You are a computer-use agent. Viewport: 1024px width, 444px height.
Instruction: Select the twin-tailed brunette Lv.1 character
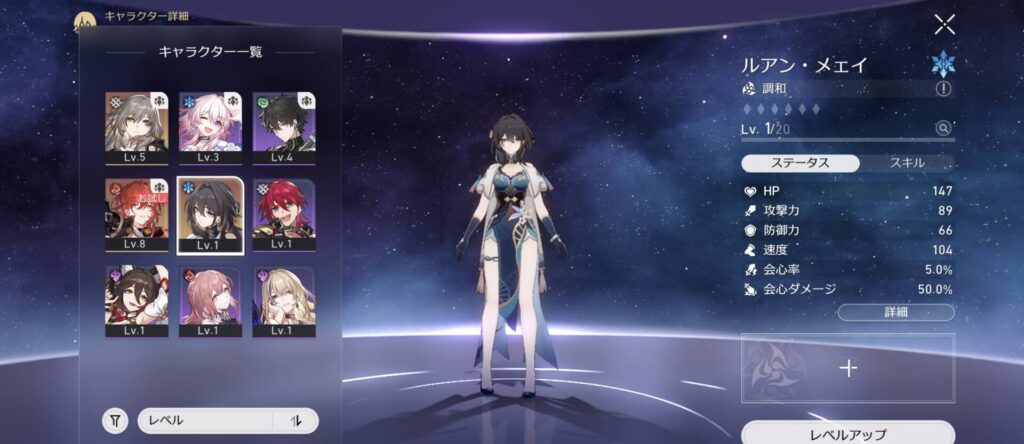point(136,301)
